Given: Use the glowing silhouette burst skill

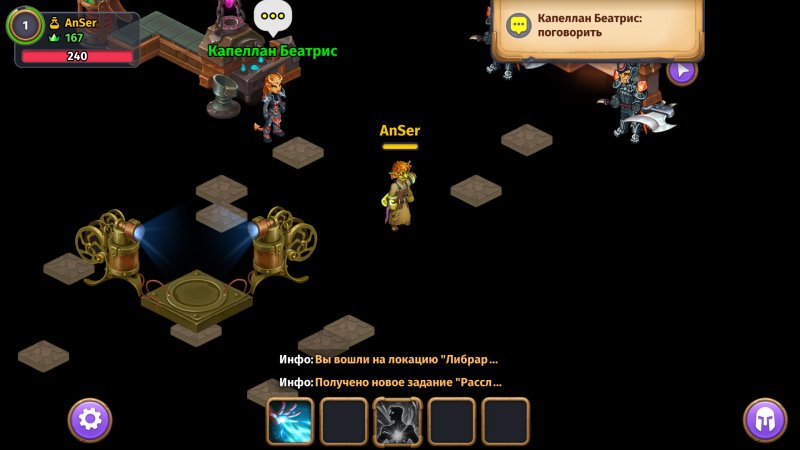Looking at the screenshot, I should click(398, 421).
